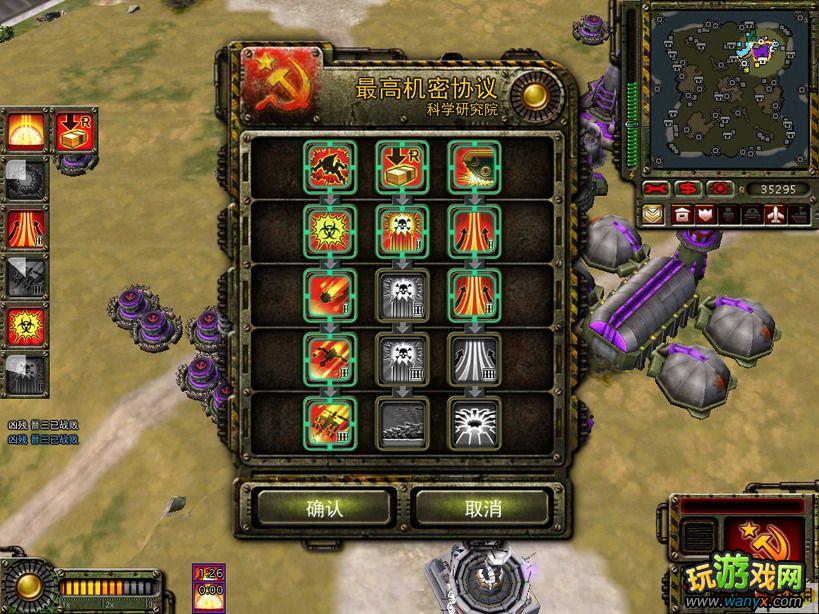The image size is (819, 614).
Task: Toggle repair mode with the wrench button
Action: pyautogui.click(x=657, y=188)
